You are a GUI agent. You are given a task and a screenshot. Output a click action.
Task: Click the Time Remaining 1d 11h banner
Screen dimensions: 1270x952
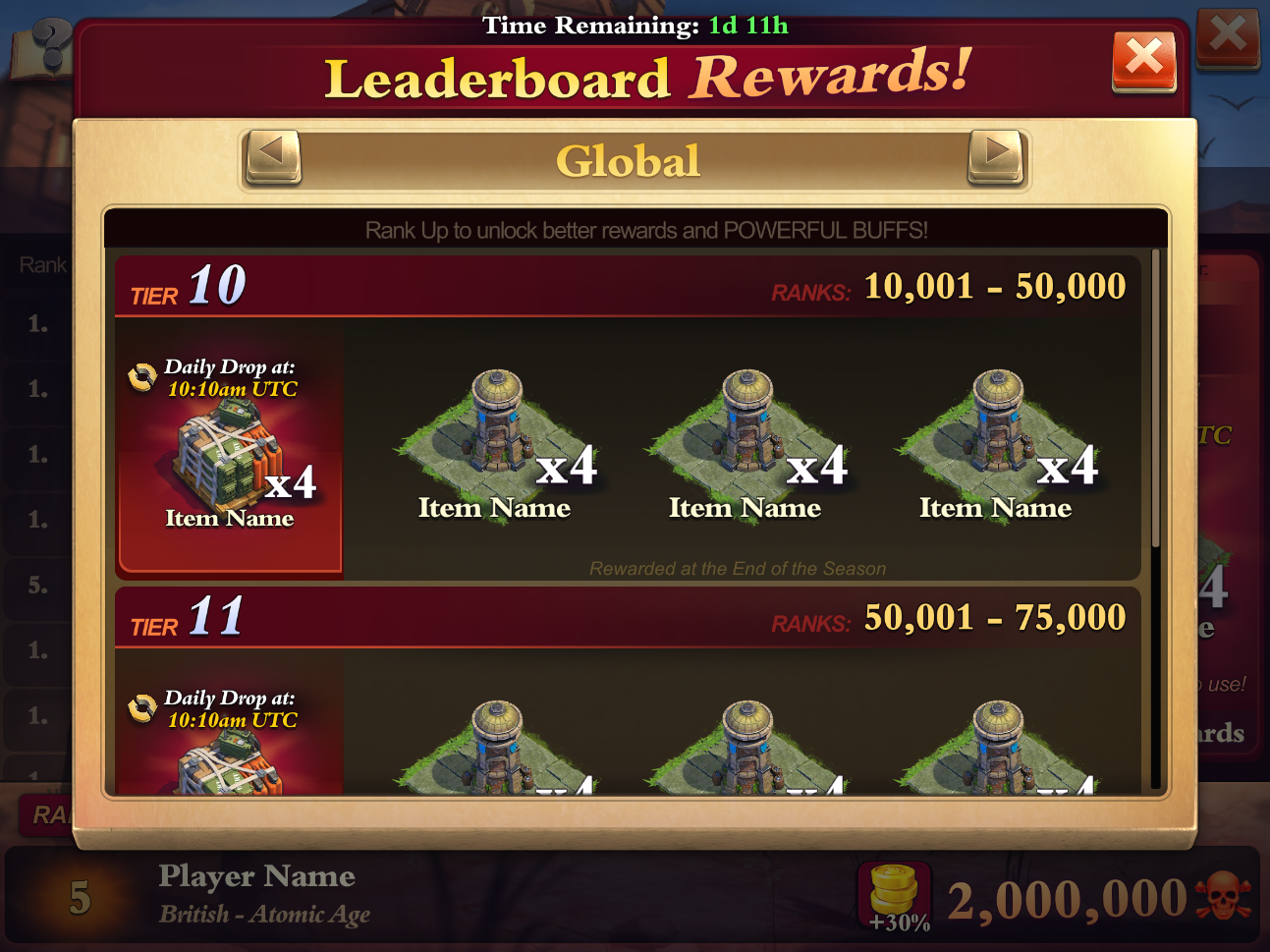[x=635, y=25]
